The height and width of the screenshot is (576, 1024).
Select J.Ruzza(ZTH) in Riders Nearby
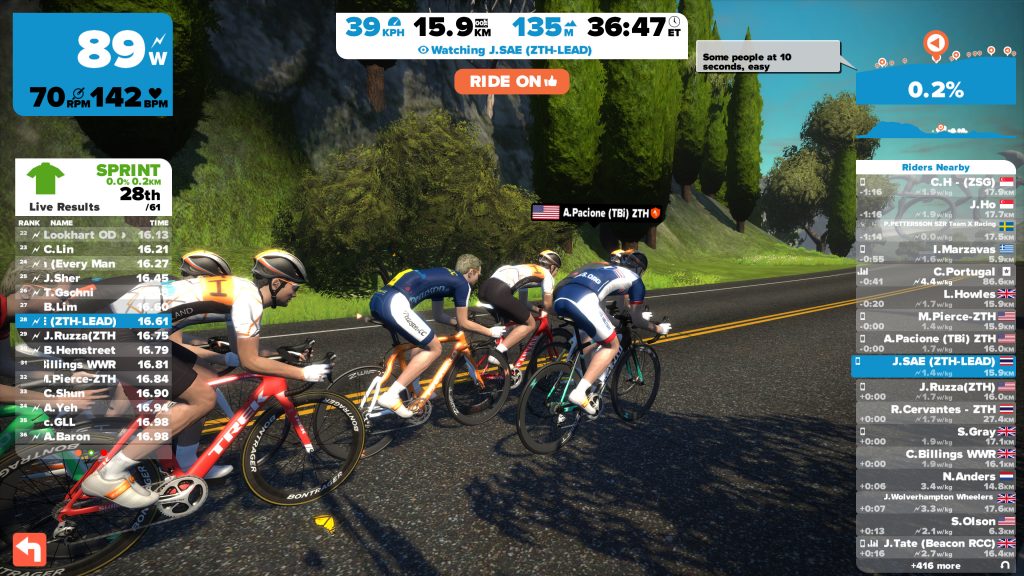pos(935,392)
